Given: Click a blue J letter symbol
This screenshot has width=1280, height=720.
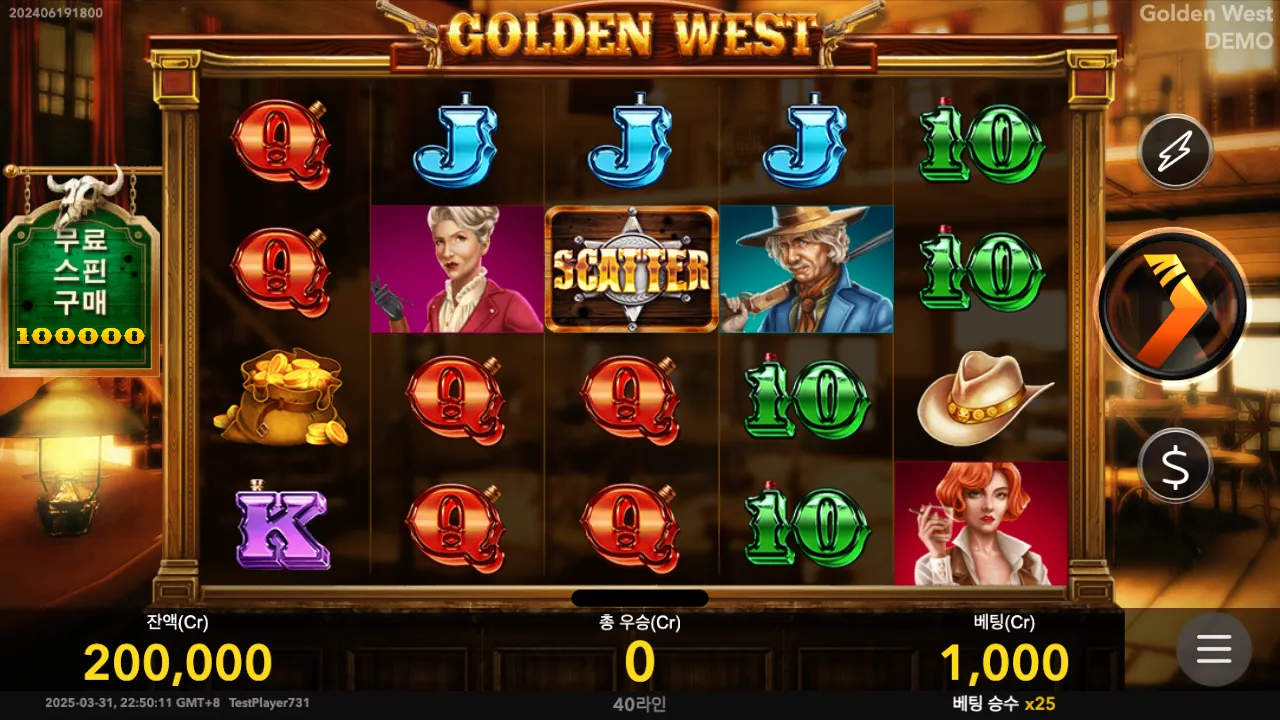Looking at the screenshot, I should (455, 140).
